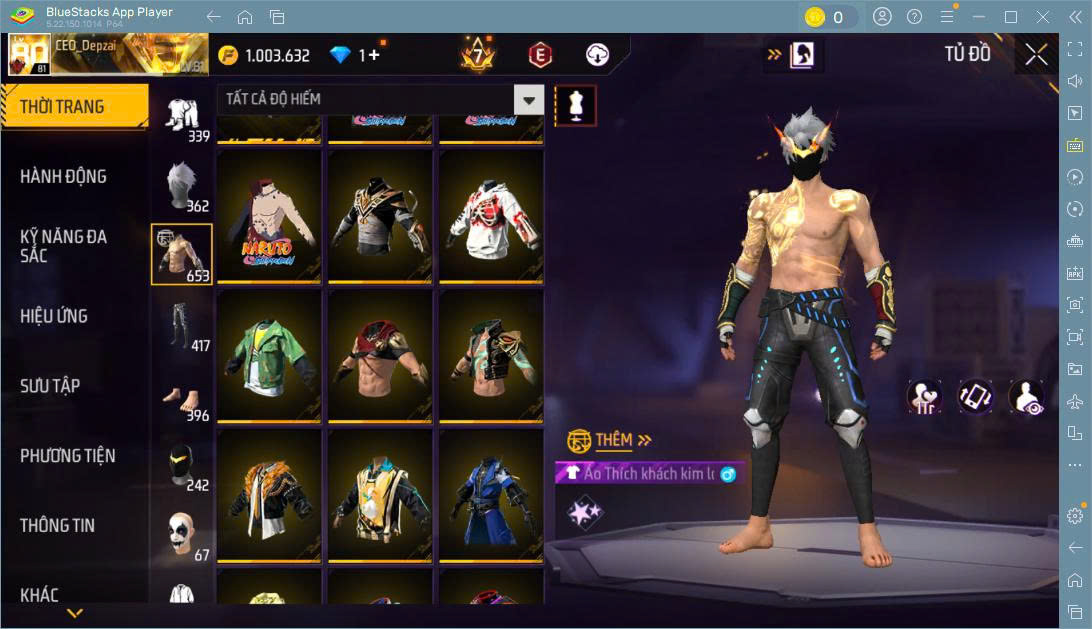Pick the shoes category showing 396
The image size is (1092, 629).
(x=182, y=395)
